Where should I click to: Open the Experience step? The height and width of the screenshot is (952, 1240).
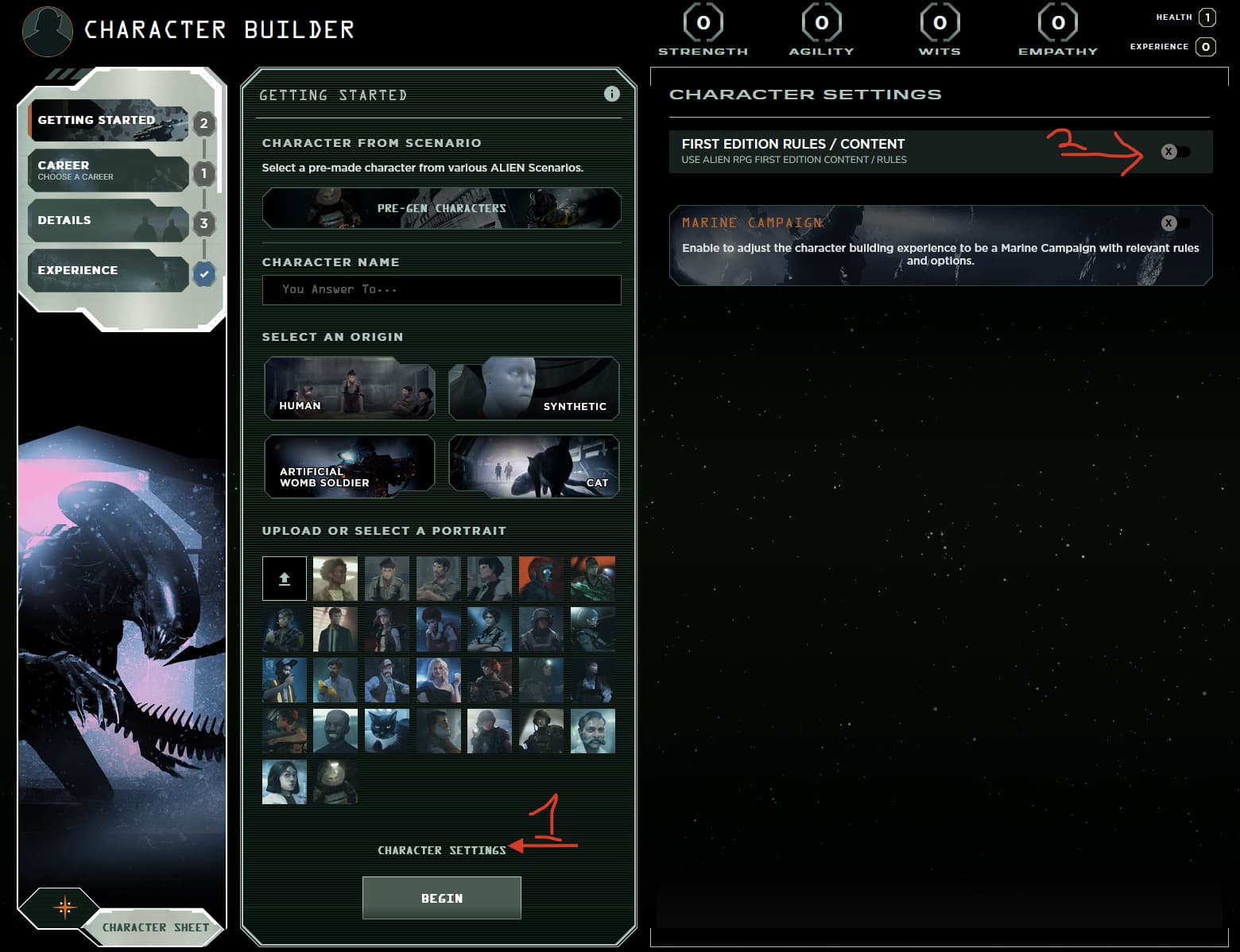[x=107, y=271]
